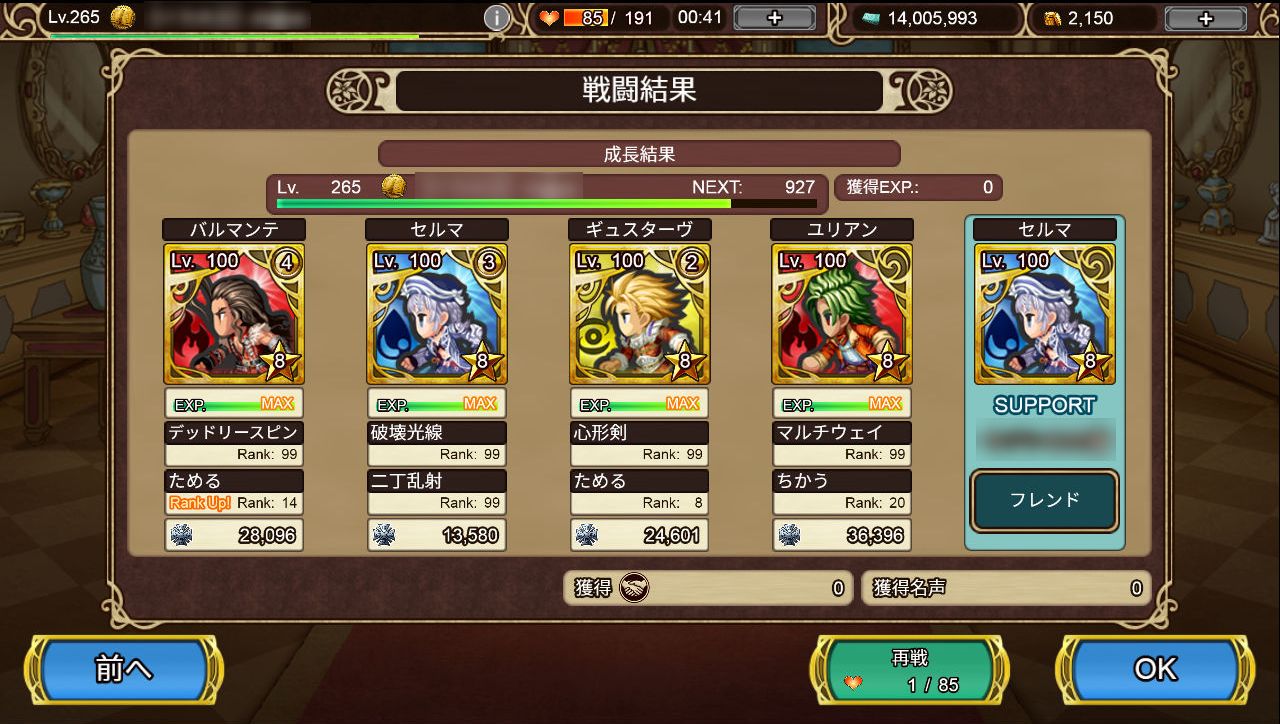Send a フレンド request to the support player

pos(1044,500)
